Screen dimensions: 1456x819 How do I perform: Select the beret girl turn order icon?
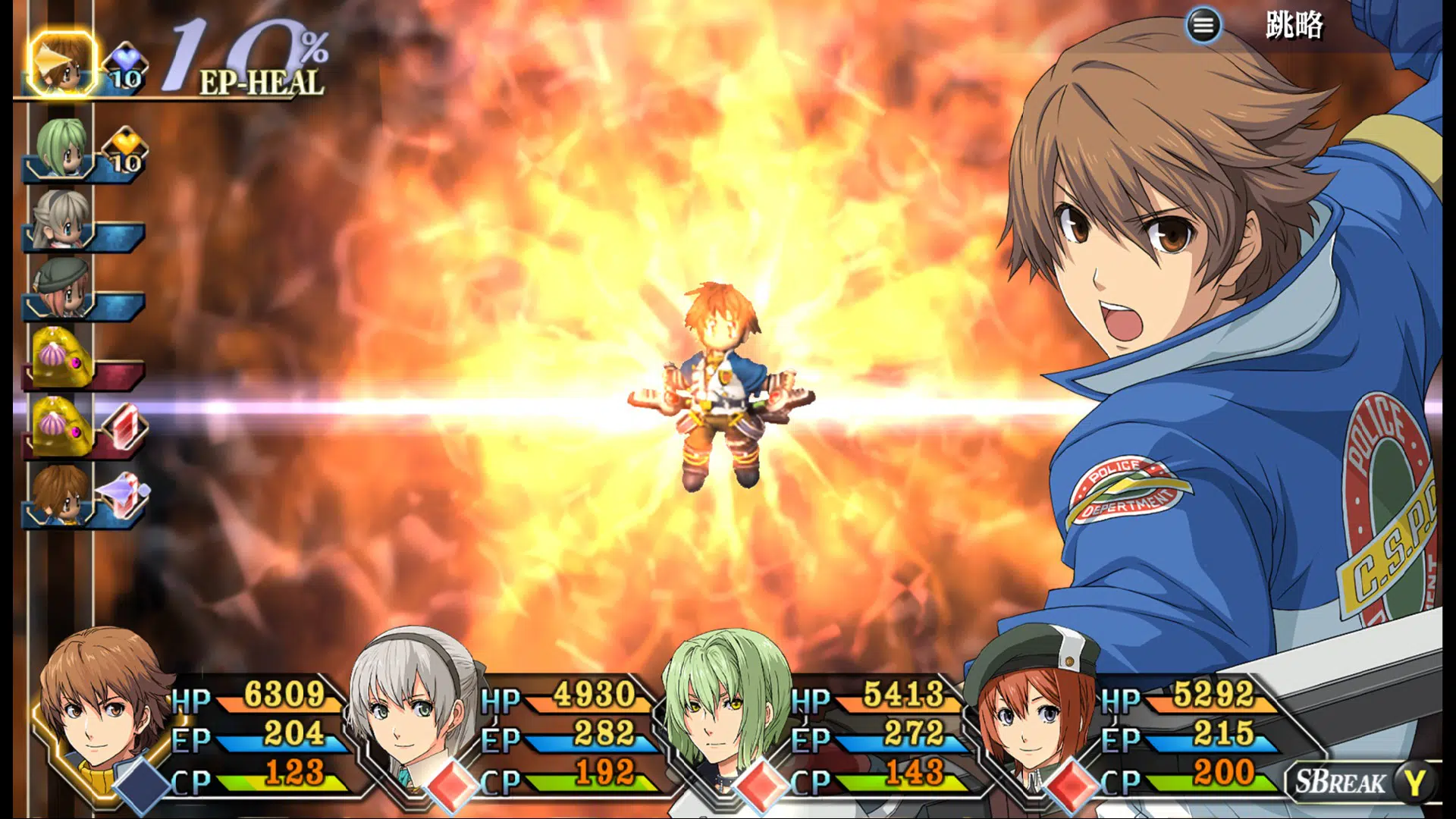pyautogui.click(x=61, y=288)
